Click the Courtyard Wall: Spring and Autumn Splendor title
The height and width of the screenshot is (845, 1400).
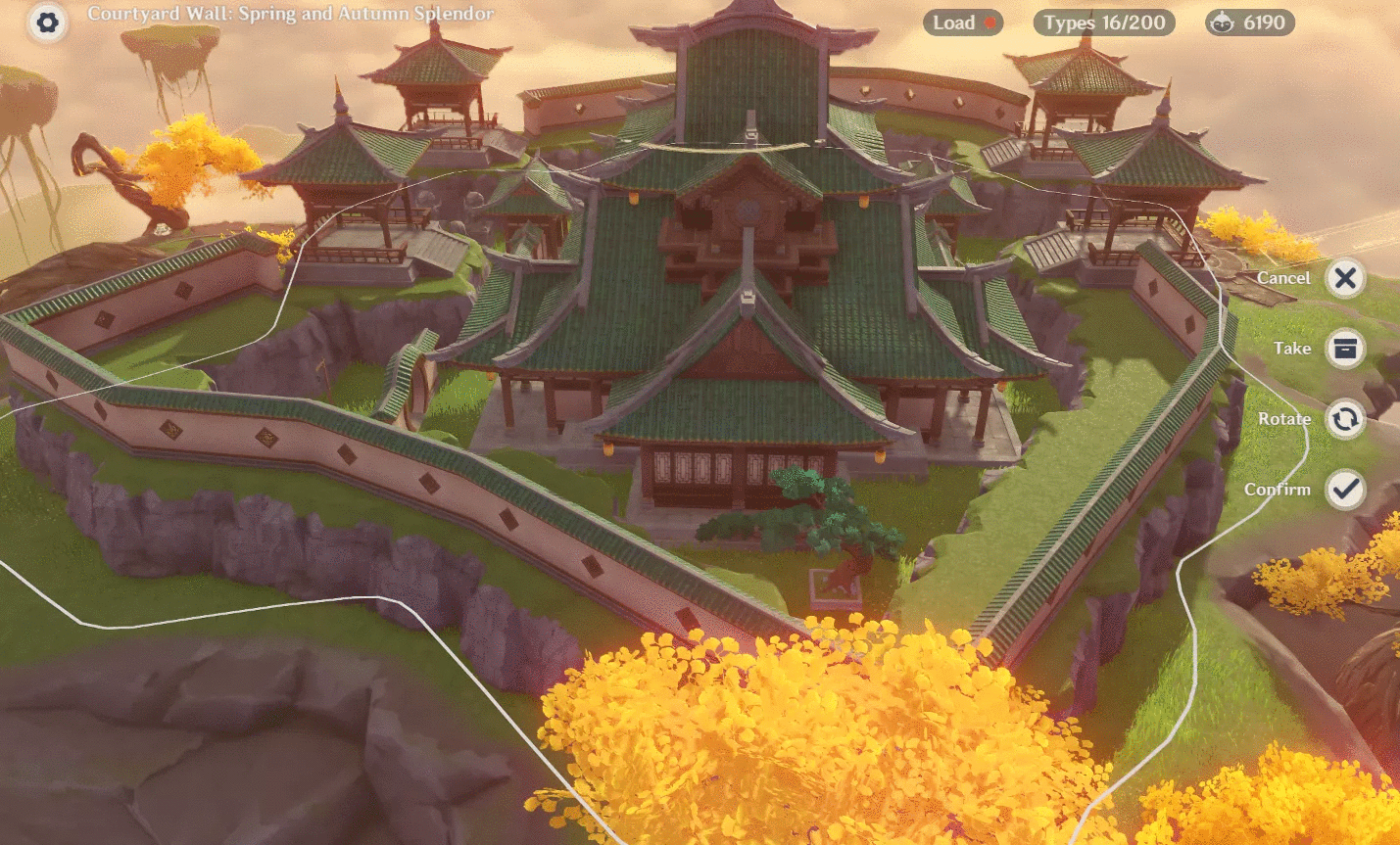[x=291, y=15]
